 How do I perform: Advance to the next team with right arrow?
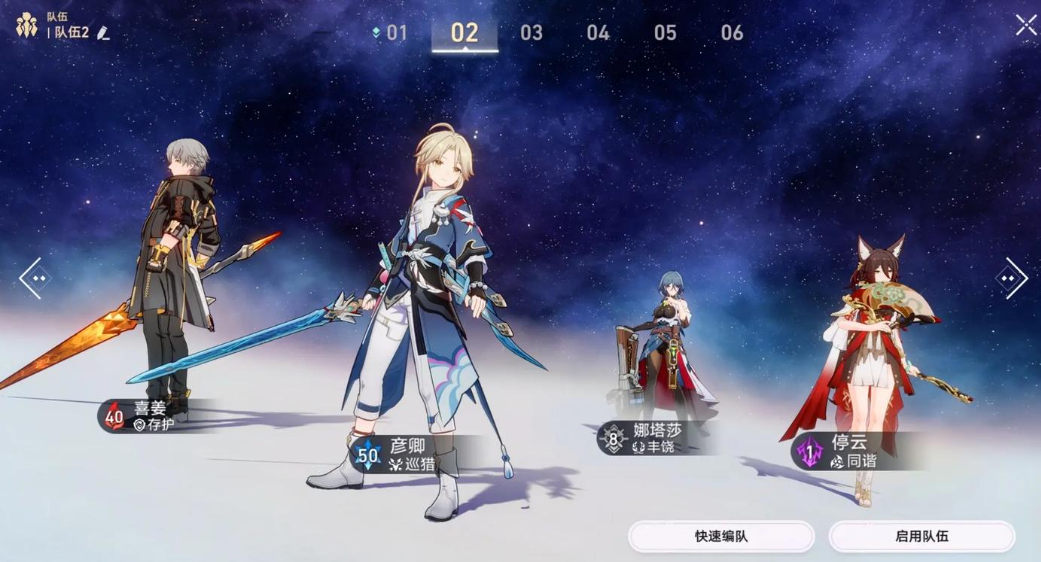[1011, 278]
